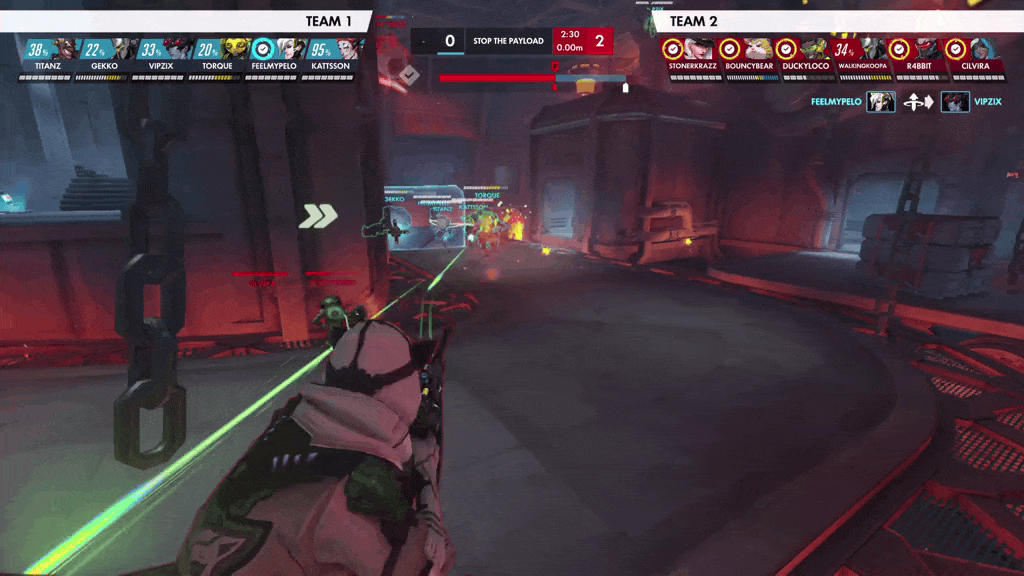Switch view to VIPZIX in Team 1 roster
The width and height of the screenshot is (1024, 576).
pyautogui.click(x=161, y=52)
